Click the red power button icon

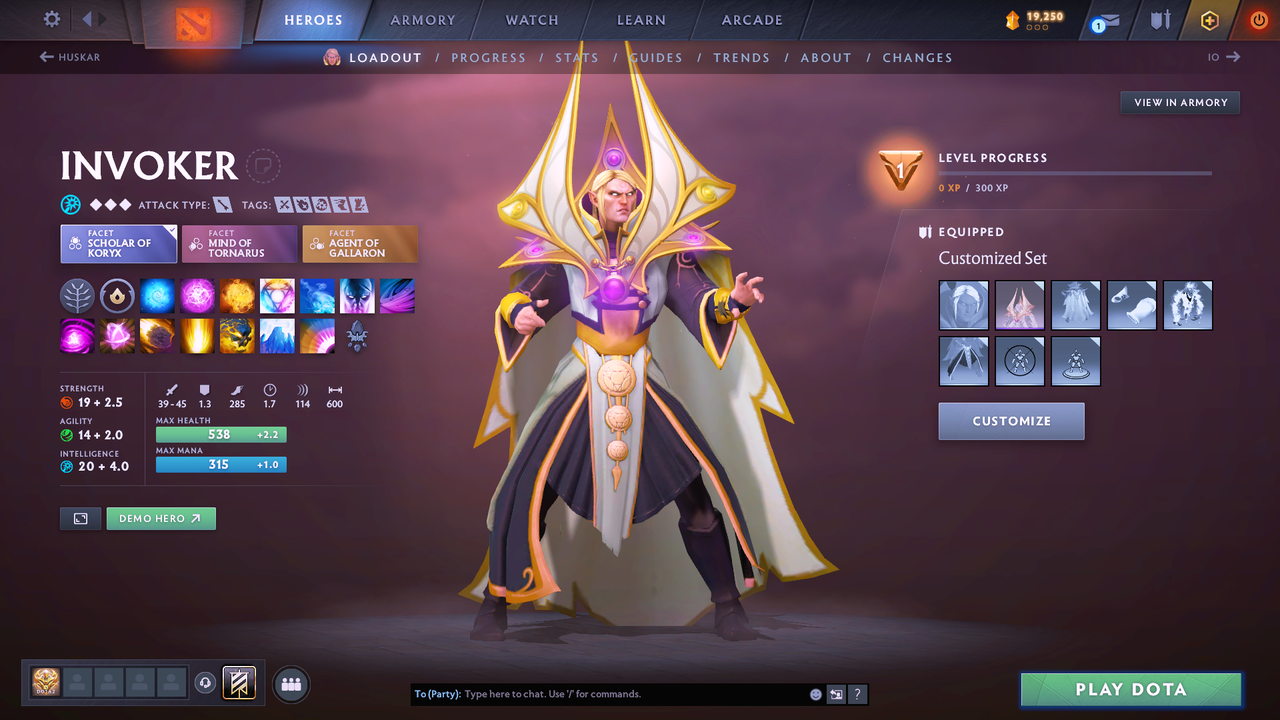coord(1257,19)
